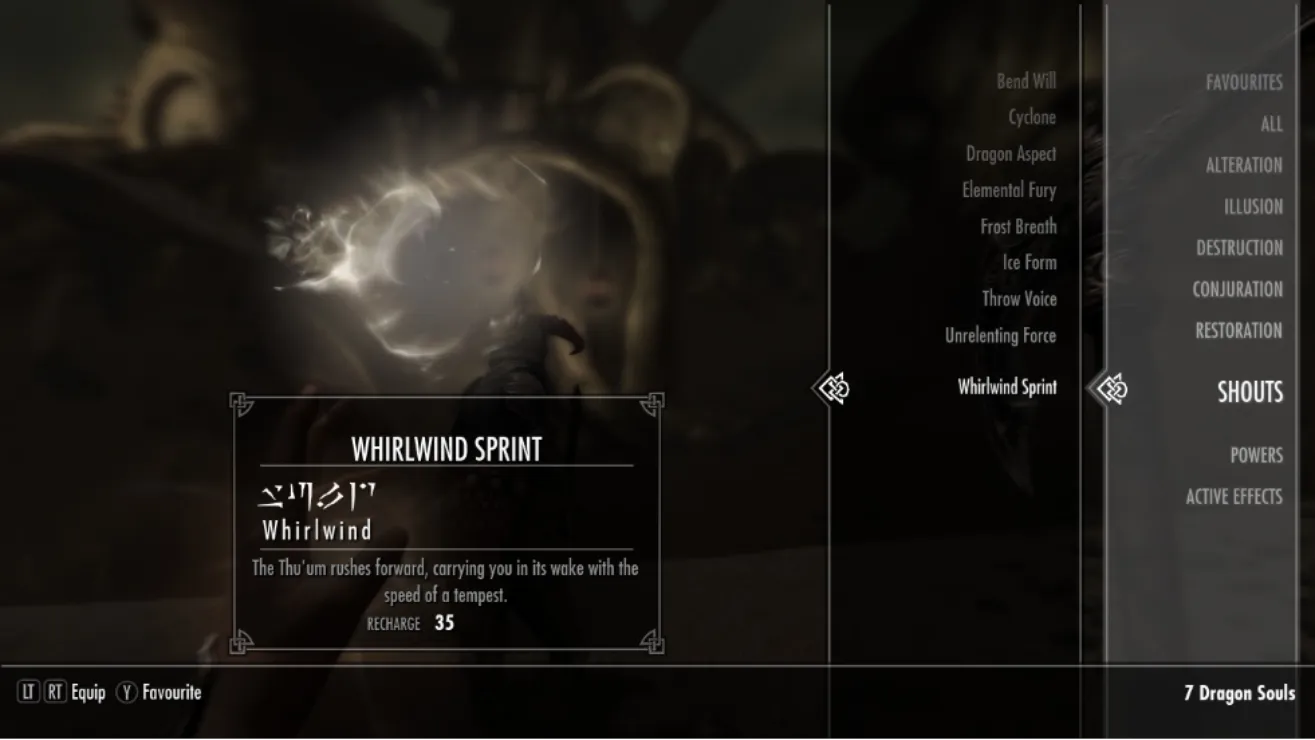Switch to the Restoration category
The height and width of the screenshot is (740, 1315).
click(1238, 331)
